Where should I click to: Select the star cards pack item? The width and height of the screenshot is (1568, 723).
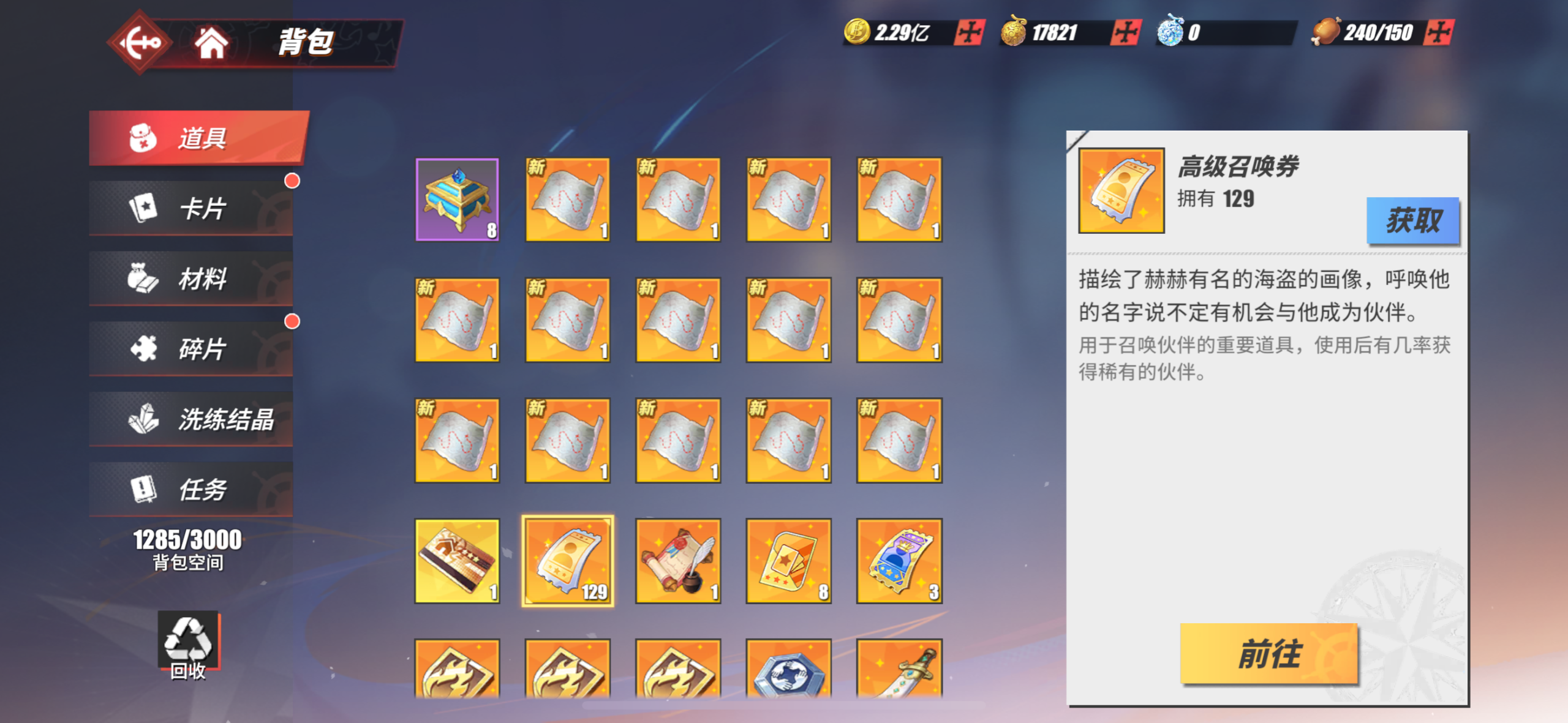pos(788,561)
